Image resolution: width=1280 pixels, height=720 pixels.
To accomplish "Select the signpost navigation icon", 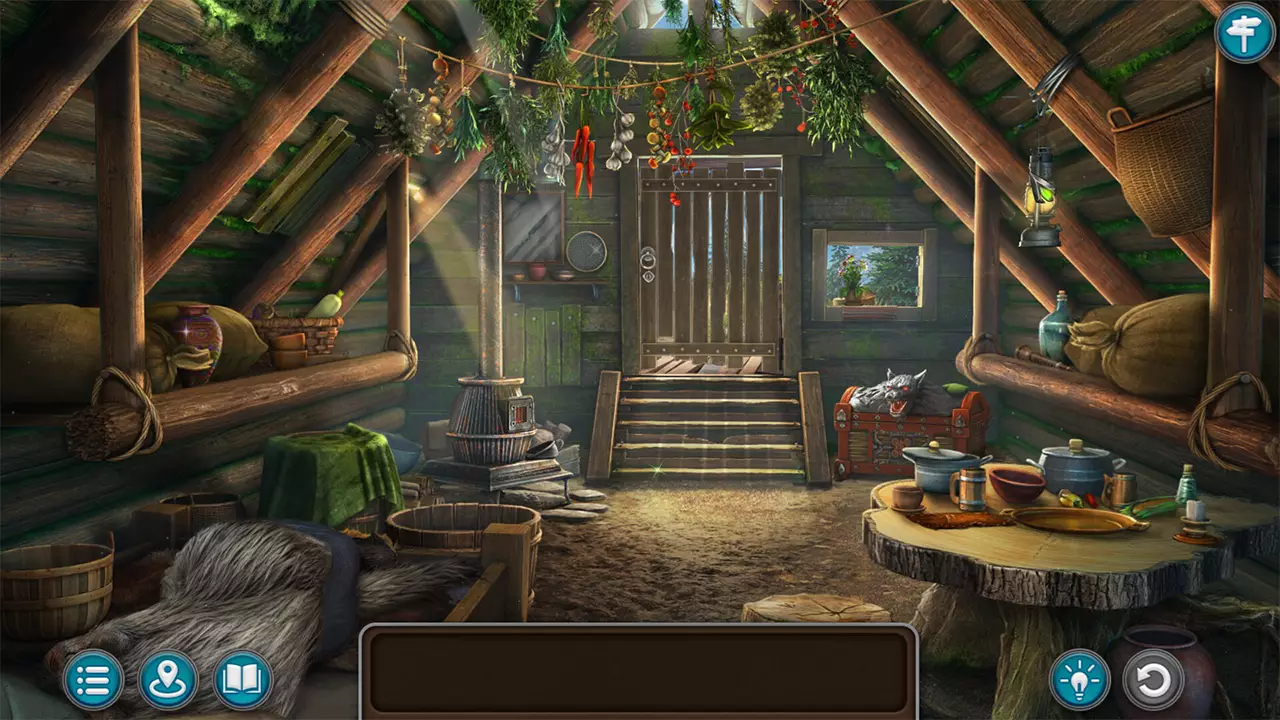I will (x=1243, y=37).
